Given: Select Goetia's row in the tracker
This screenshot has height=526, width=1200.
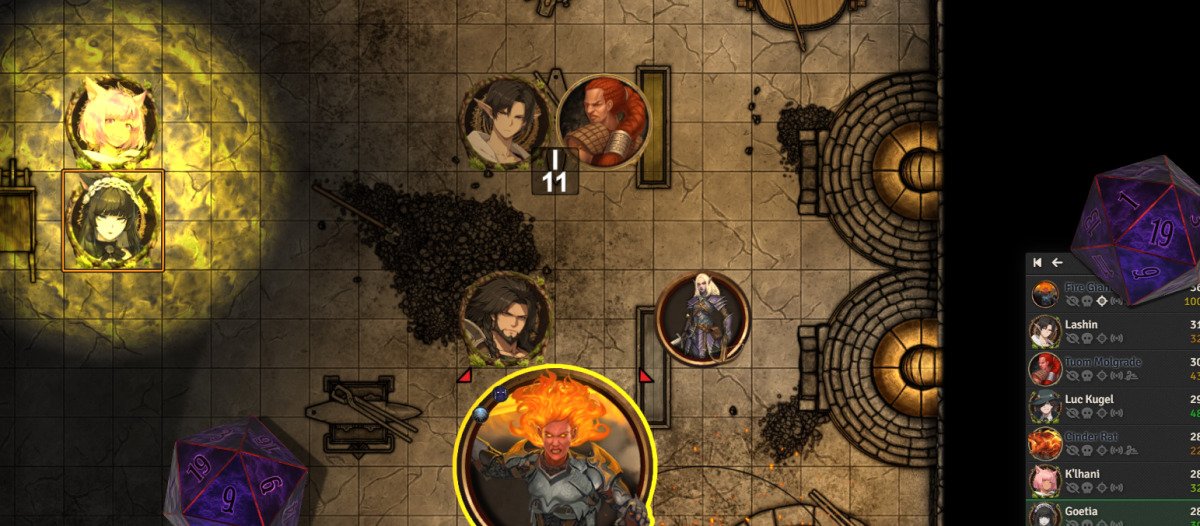Looking at the screenshot, I should pos(1086,510).
